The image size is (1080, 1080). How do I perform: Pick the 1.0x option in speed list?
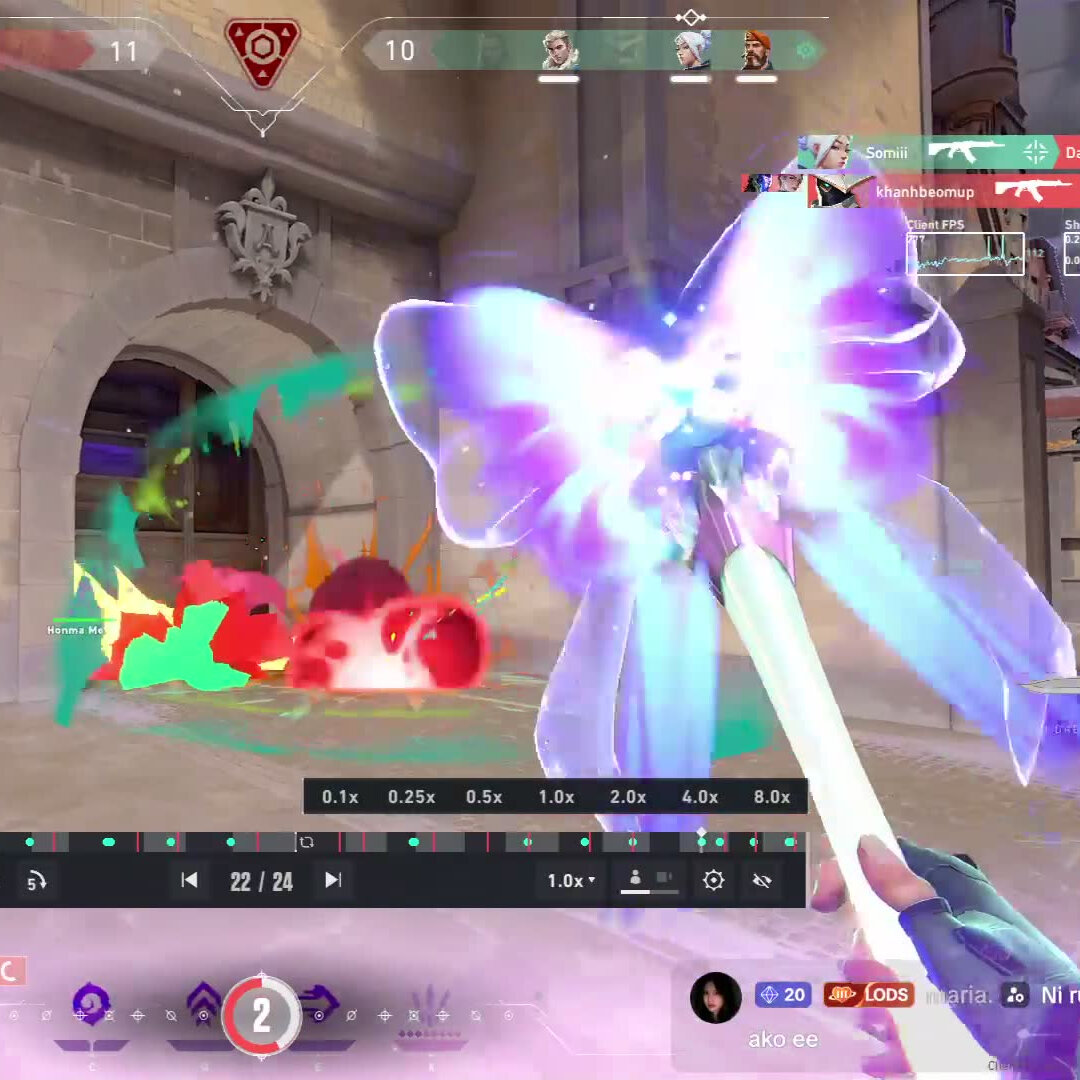coord(556,797)
